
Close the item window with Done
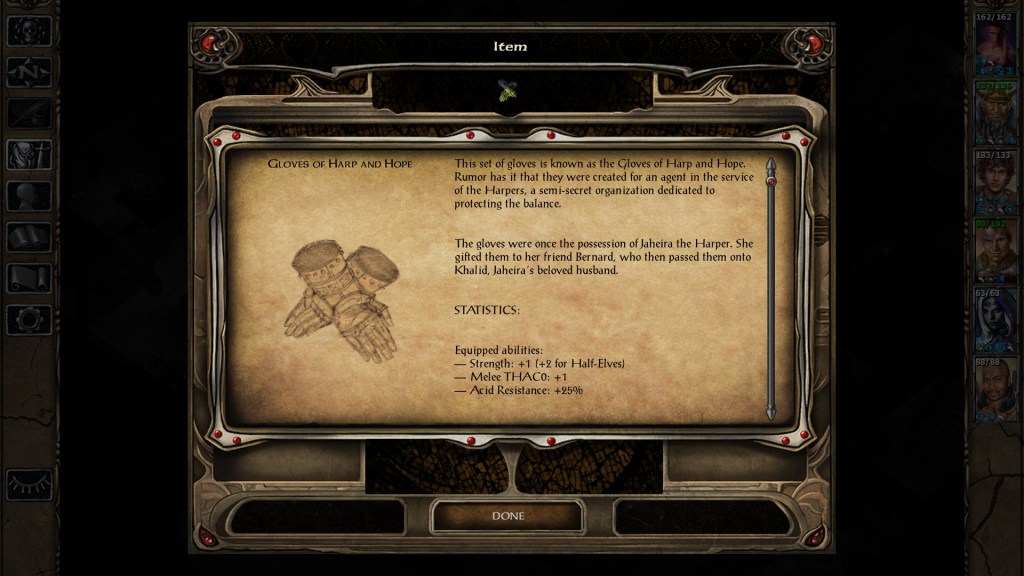pos(507,516)
